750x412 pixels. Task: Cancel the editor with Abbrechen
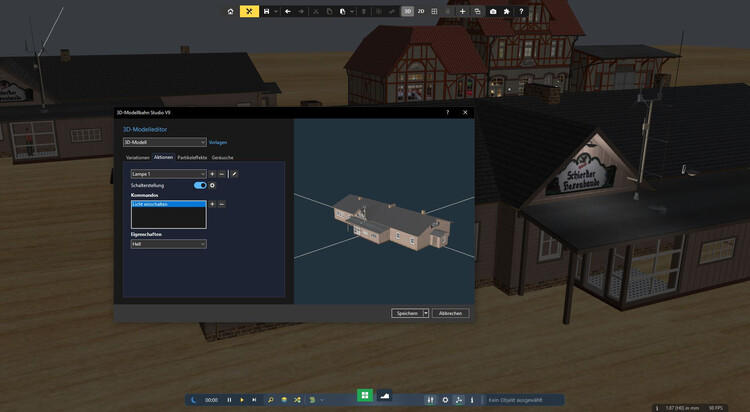click(450, 313)
